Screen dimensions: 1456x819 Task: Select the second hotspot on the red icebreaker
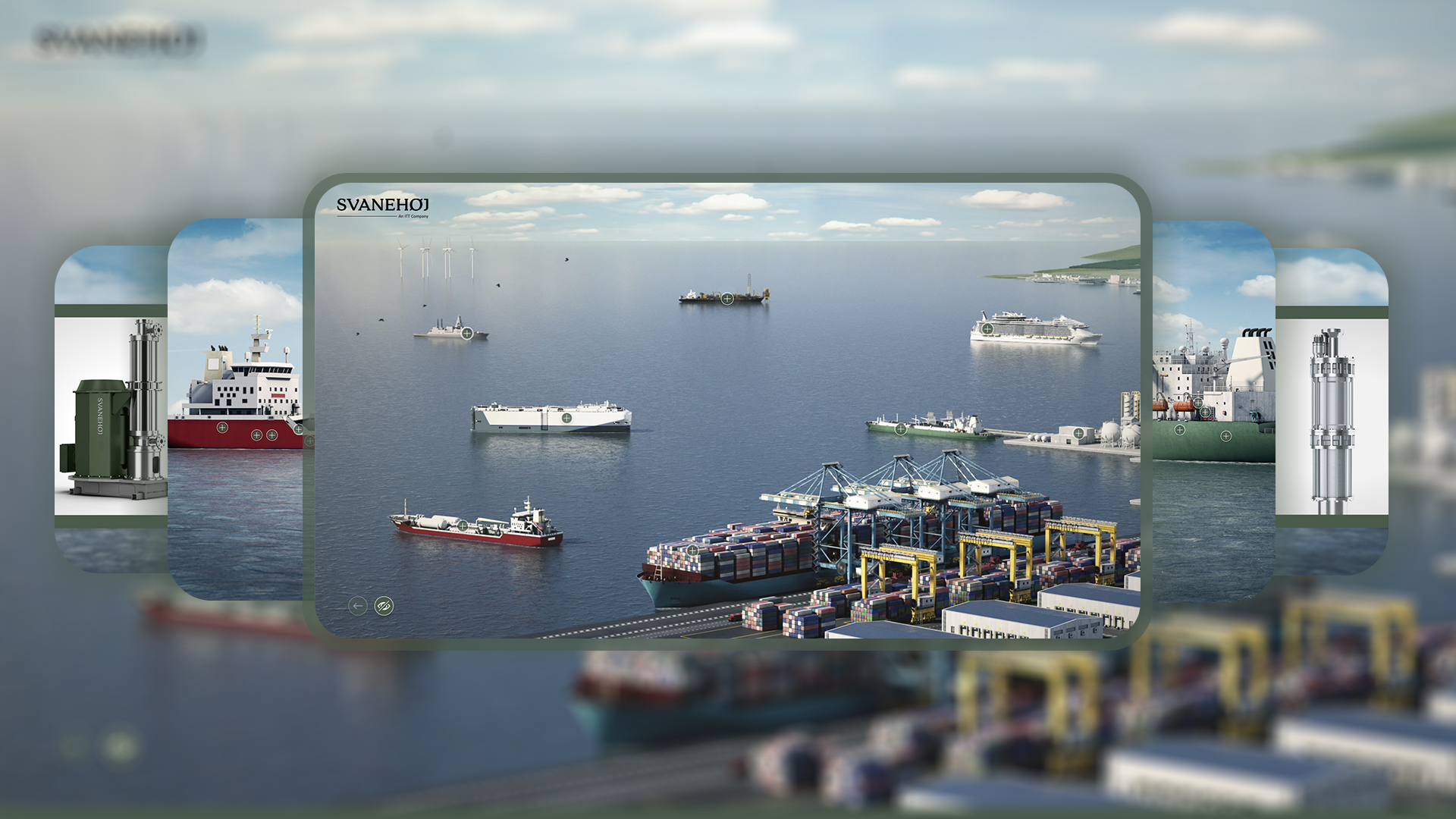(256, 435)
